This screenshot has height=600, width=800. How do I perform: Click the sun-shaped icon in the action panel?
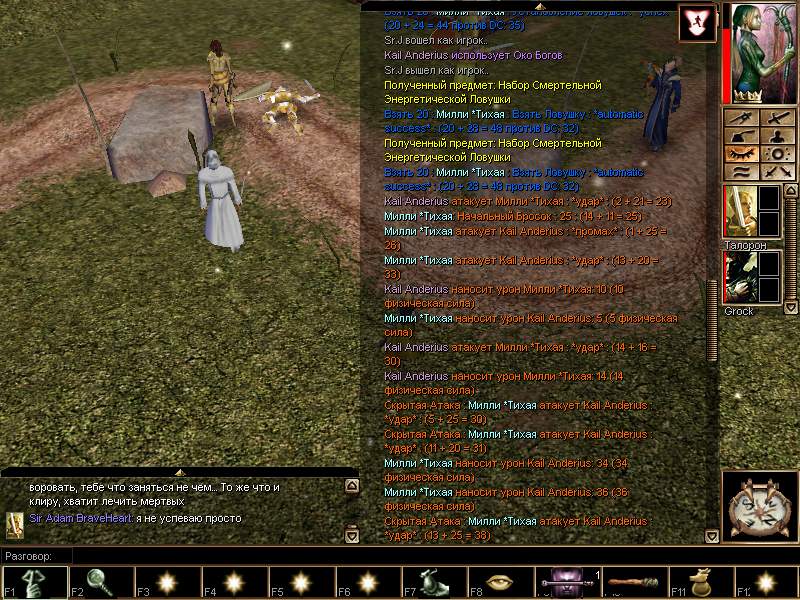click(777, 154)
